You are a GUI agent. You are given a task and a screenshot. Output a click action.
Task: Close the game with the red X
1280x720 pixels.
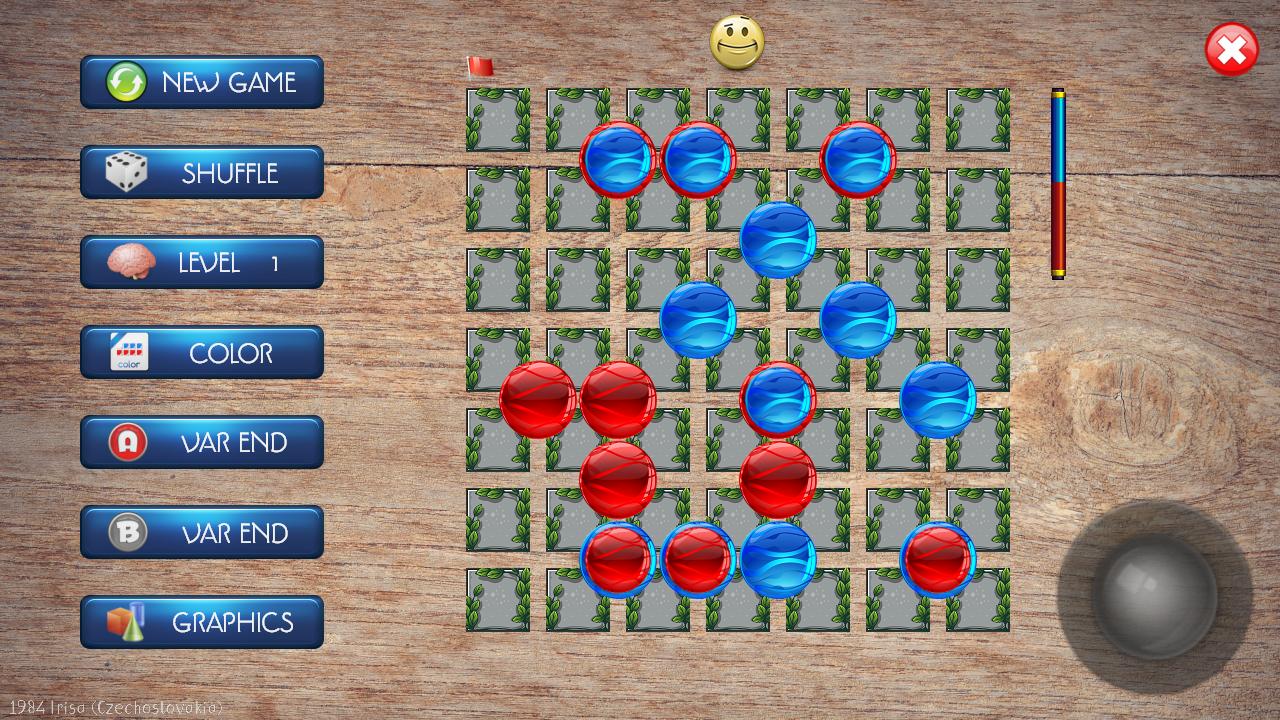tap(1231, 50)
